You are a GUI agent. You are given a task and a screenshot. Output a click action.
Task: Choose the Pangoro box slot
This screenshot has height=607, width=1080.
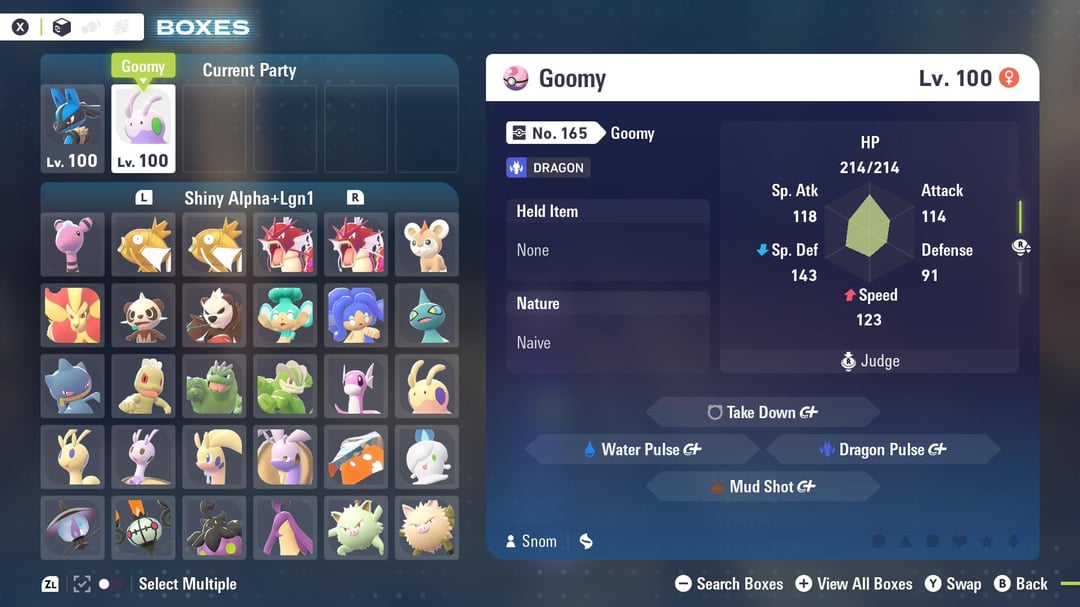[x=214, y=315]
